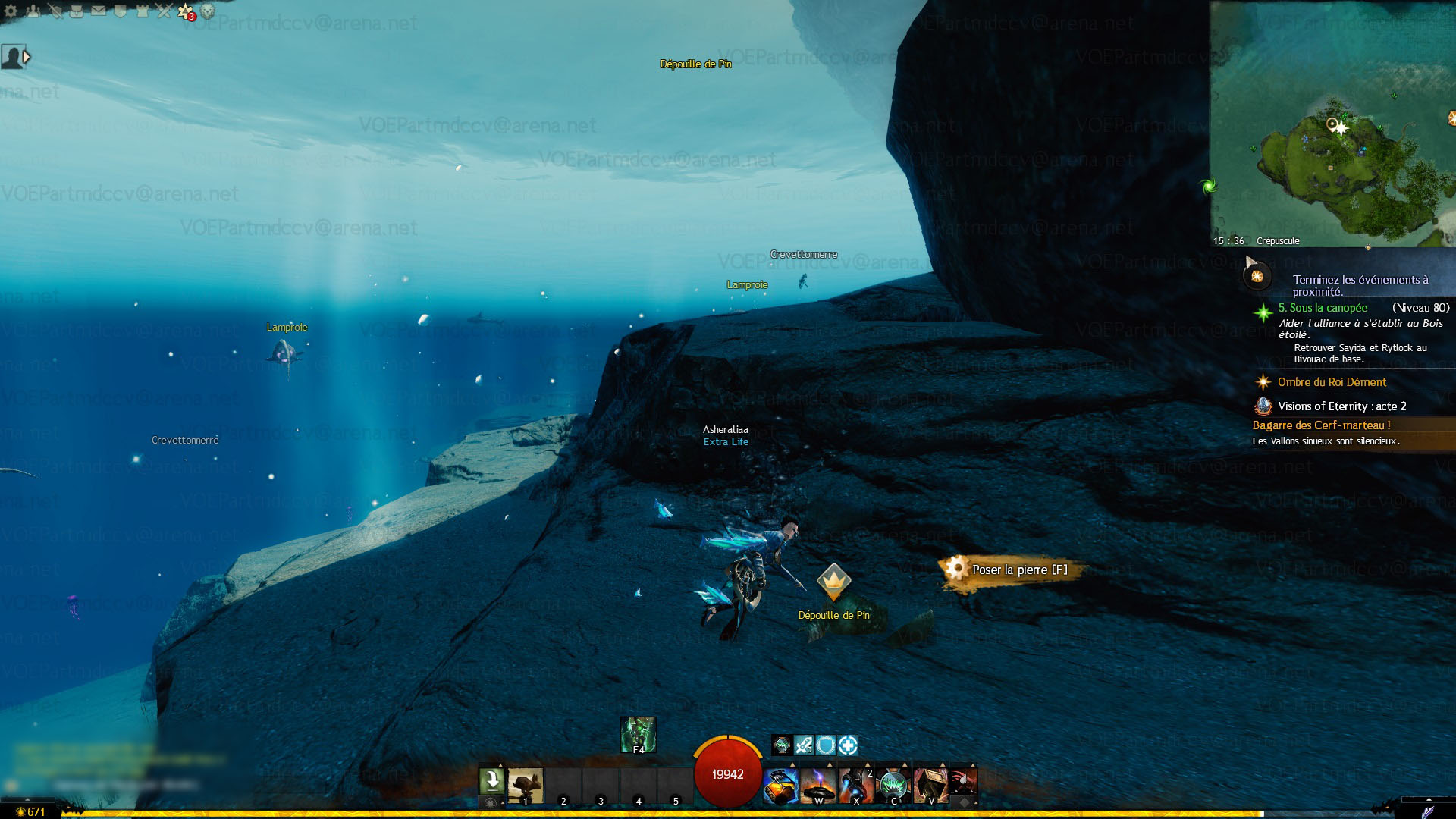
Task: Open the mail envelope icon
Action: 99,11
